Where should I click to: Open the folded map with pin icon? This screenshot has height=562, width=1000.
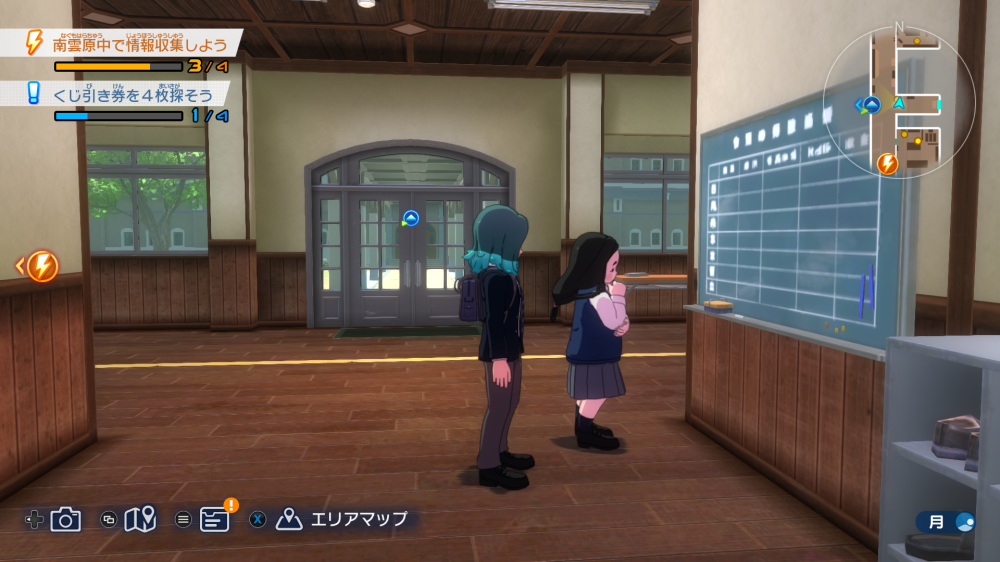pos(141,519)
